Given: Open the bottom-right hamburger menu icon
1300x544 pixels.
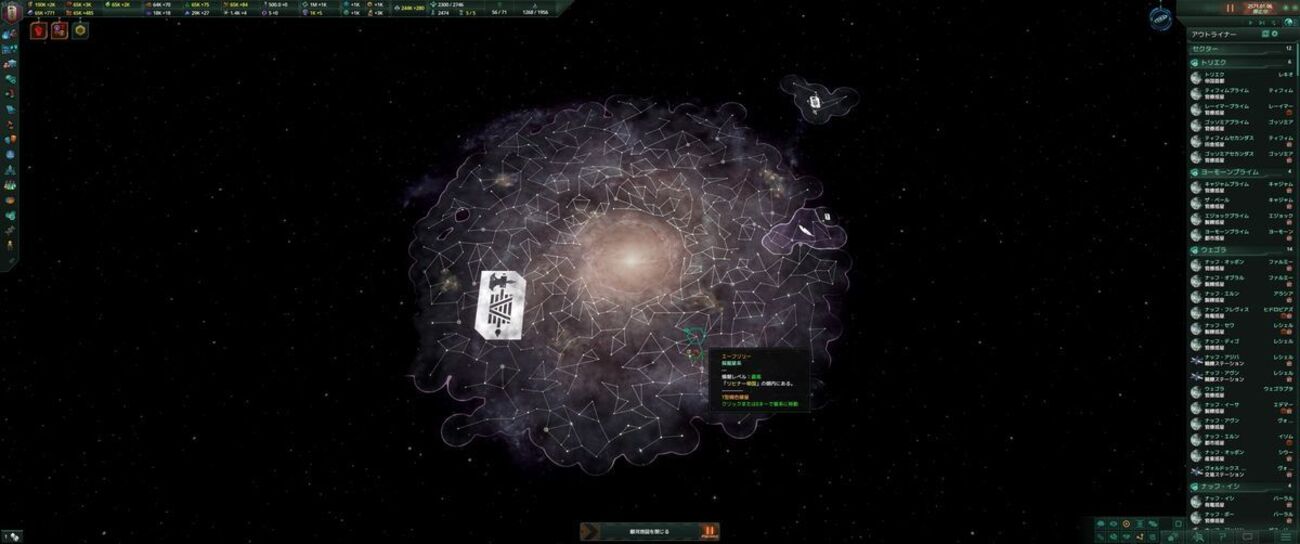Looking at the screenshot, I should (x=1285, y=536).
